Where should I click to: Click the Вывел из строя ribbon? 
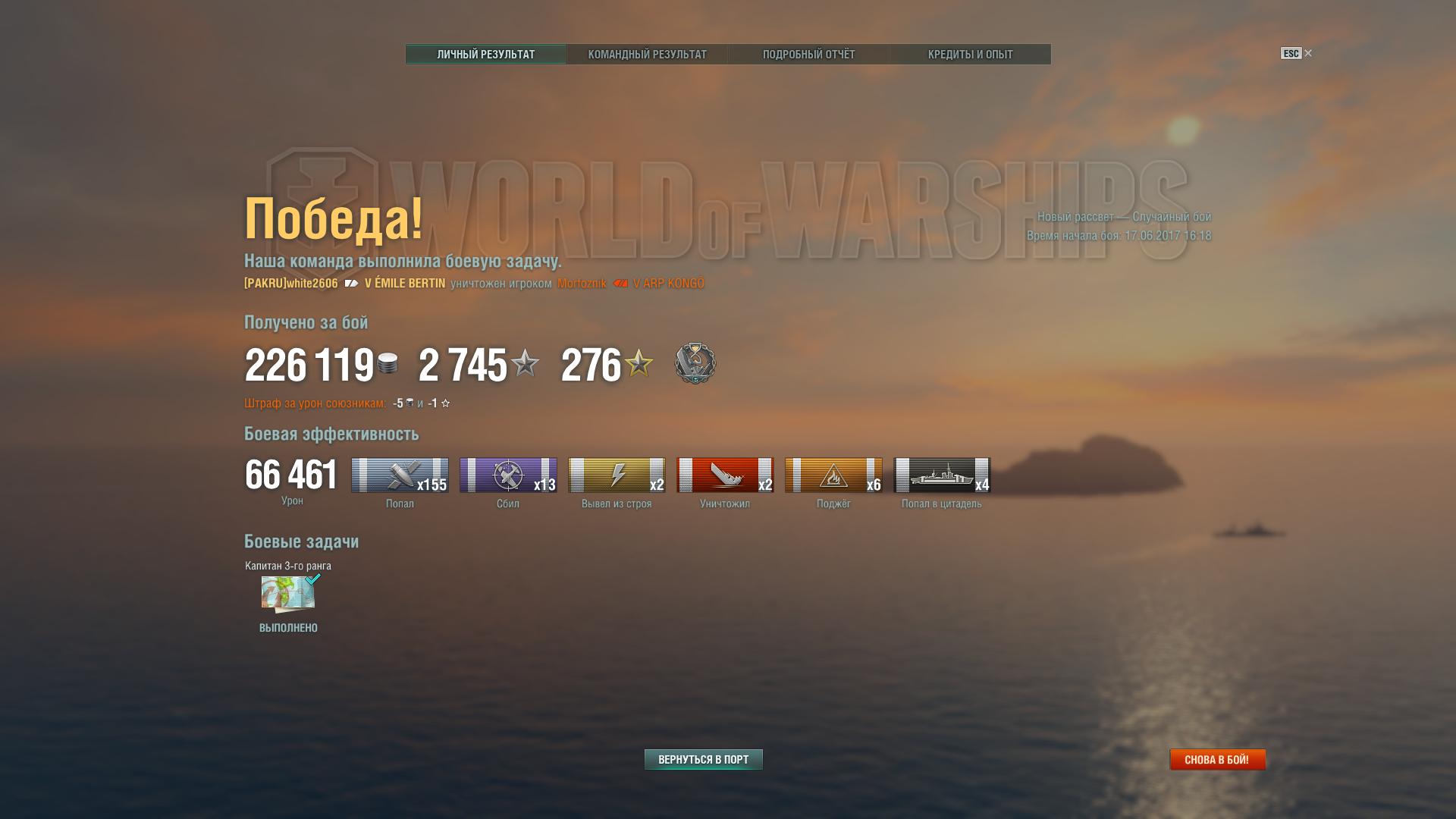point(617,475)
